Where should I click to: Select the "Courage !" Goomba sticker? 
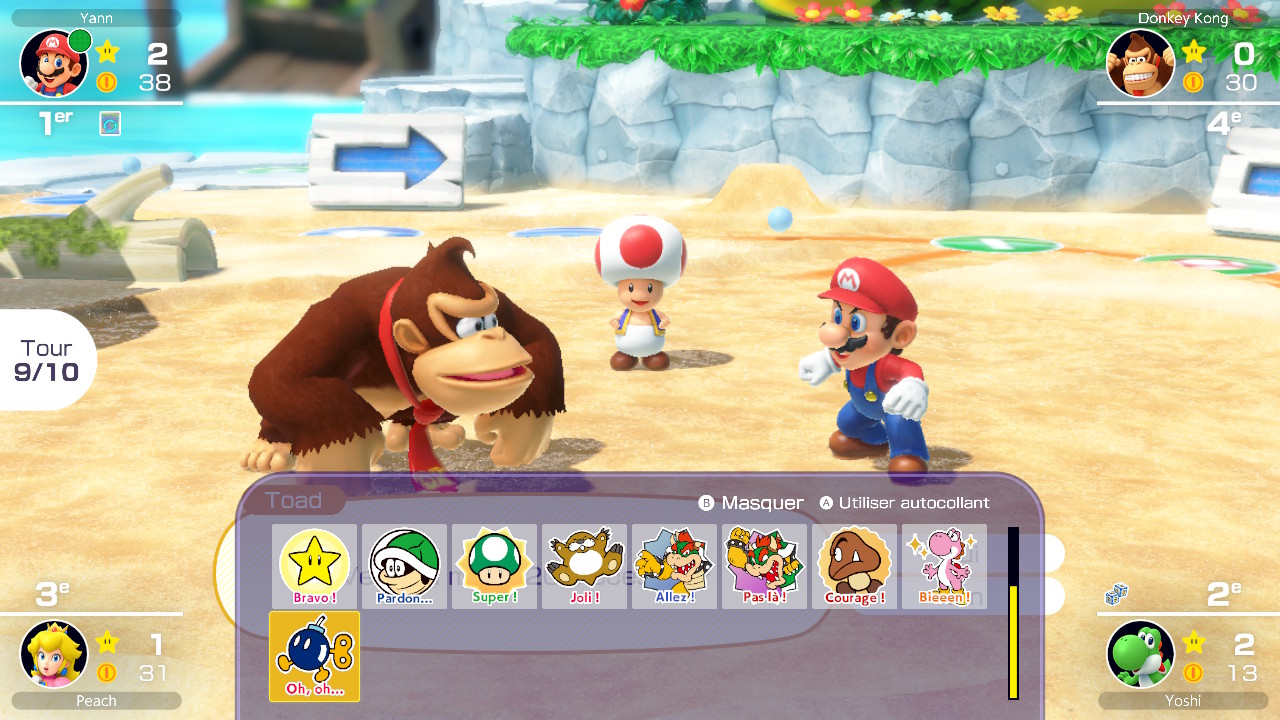click(854, 566)
